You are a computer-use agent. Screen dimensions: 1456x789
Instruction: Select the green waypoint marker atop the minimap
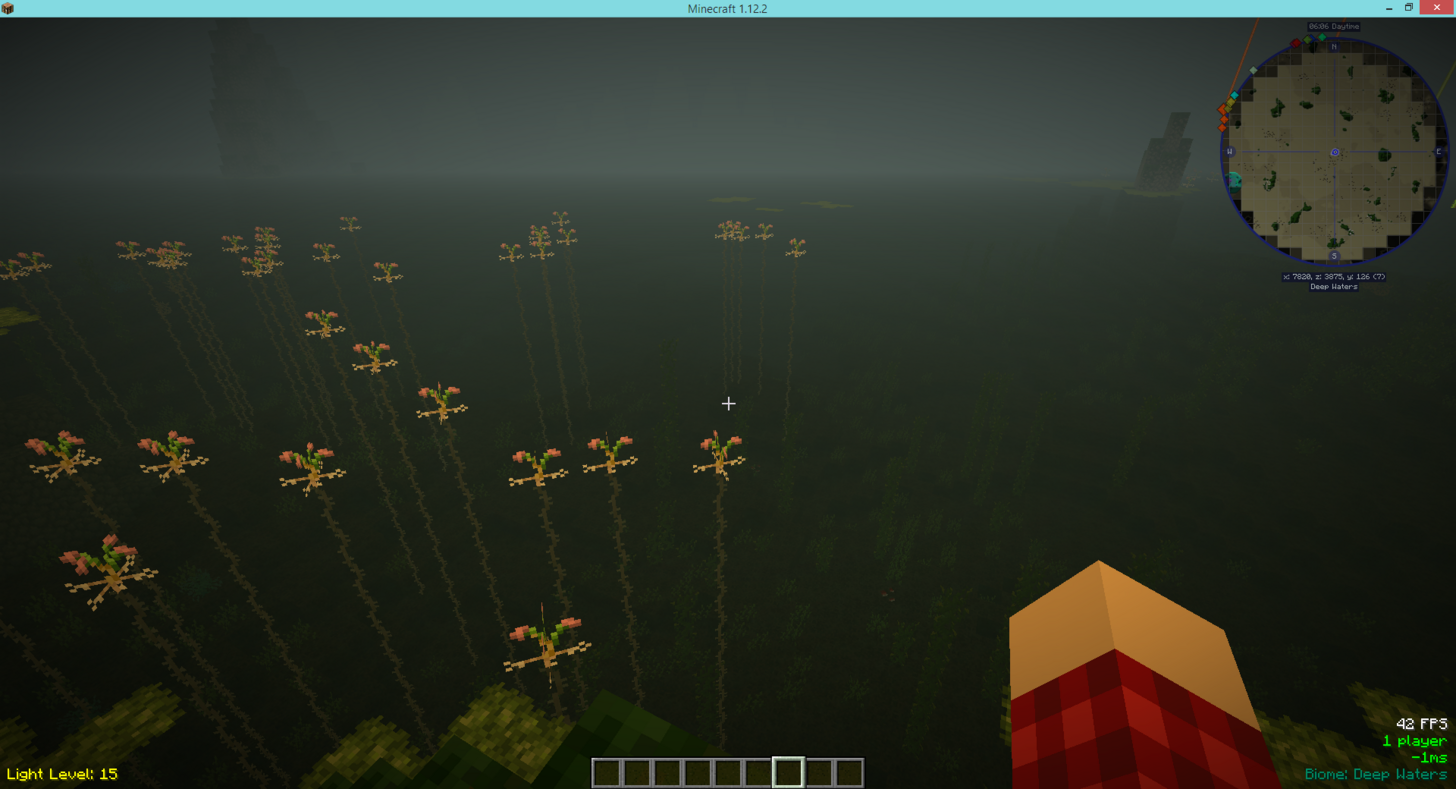[1322, 37]
